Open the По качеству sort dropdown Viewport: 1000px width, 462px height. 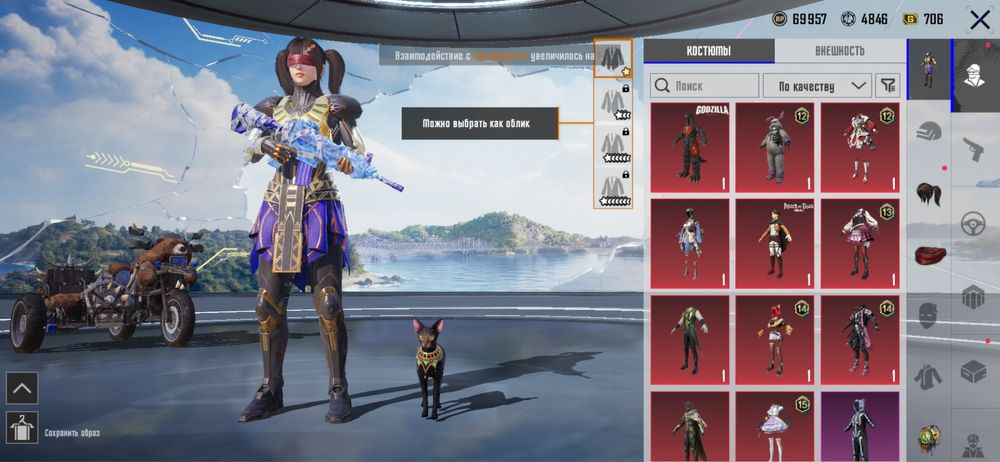pos(817,86)
